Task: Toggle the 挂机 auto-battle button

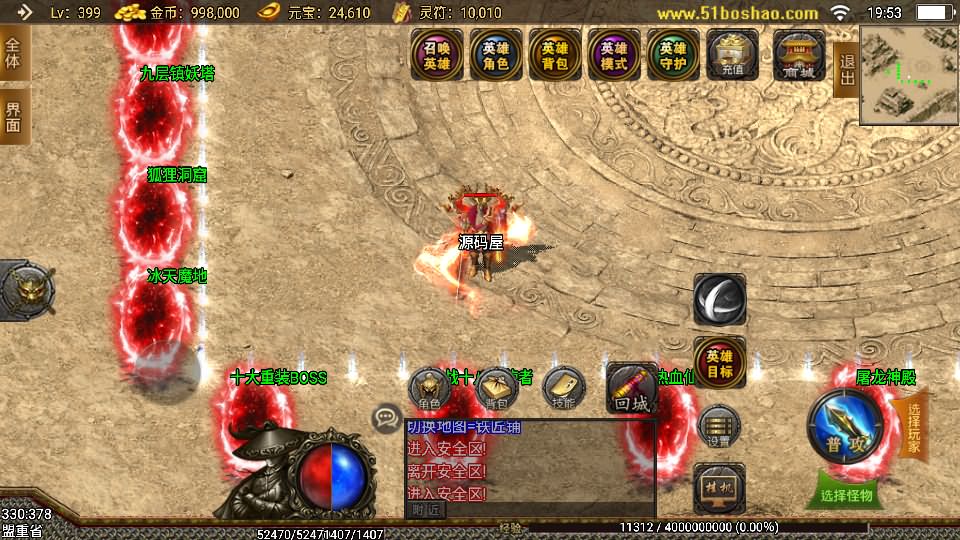Action: pyautogui.click(x=719, y=487)
